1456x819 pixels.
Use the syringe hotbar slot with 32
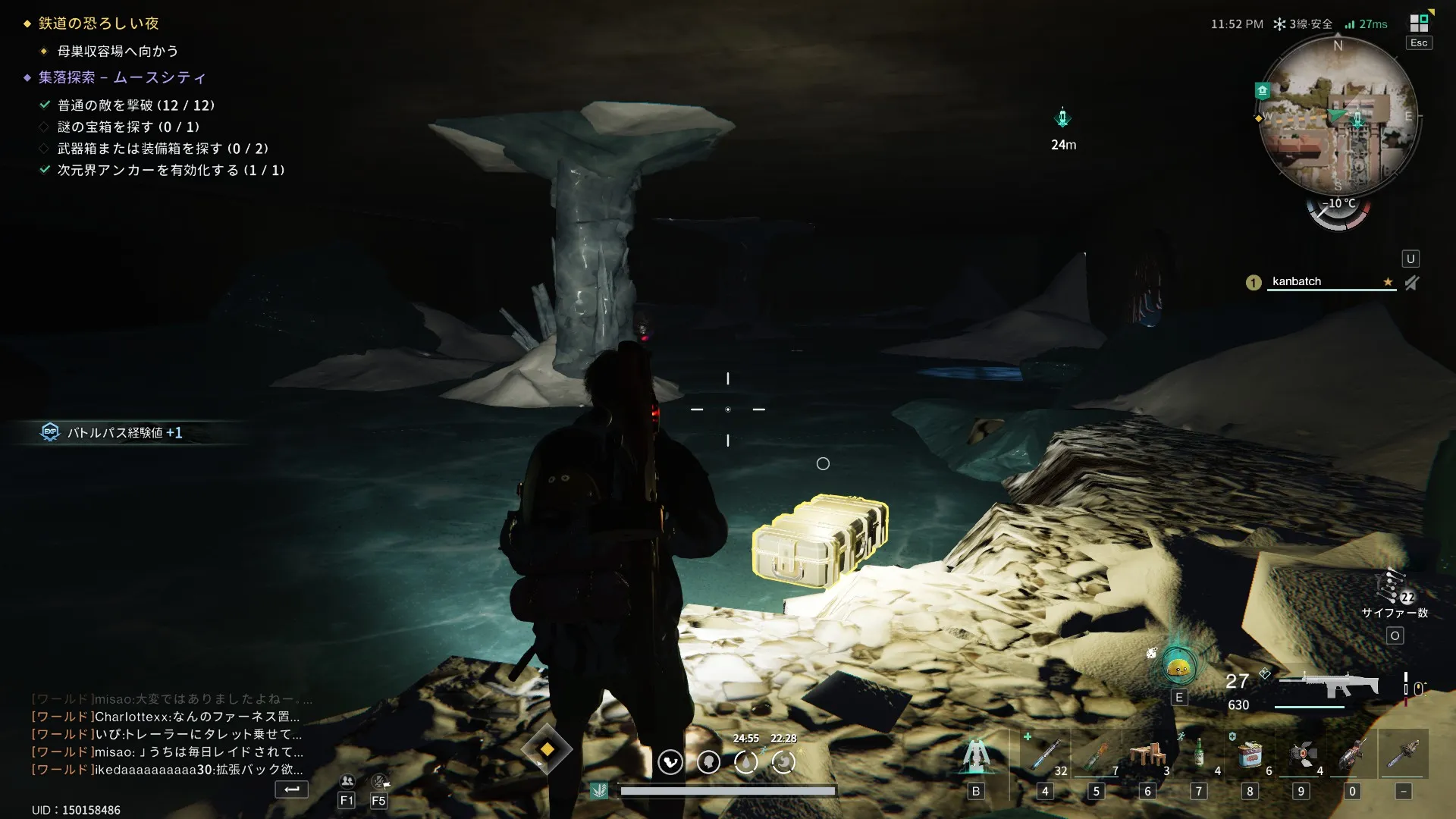click(x=1045, y=754)
